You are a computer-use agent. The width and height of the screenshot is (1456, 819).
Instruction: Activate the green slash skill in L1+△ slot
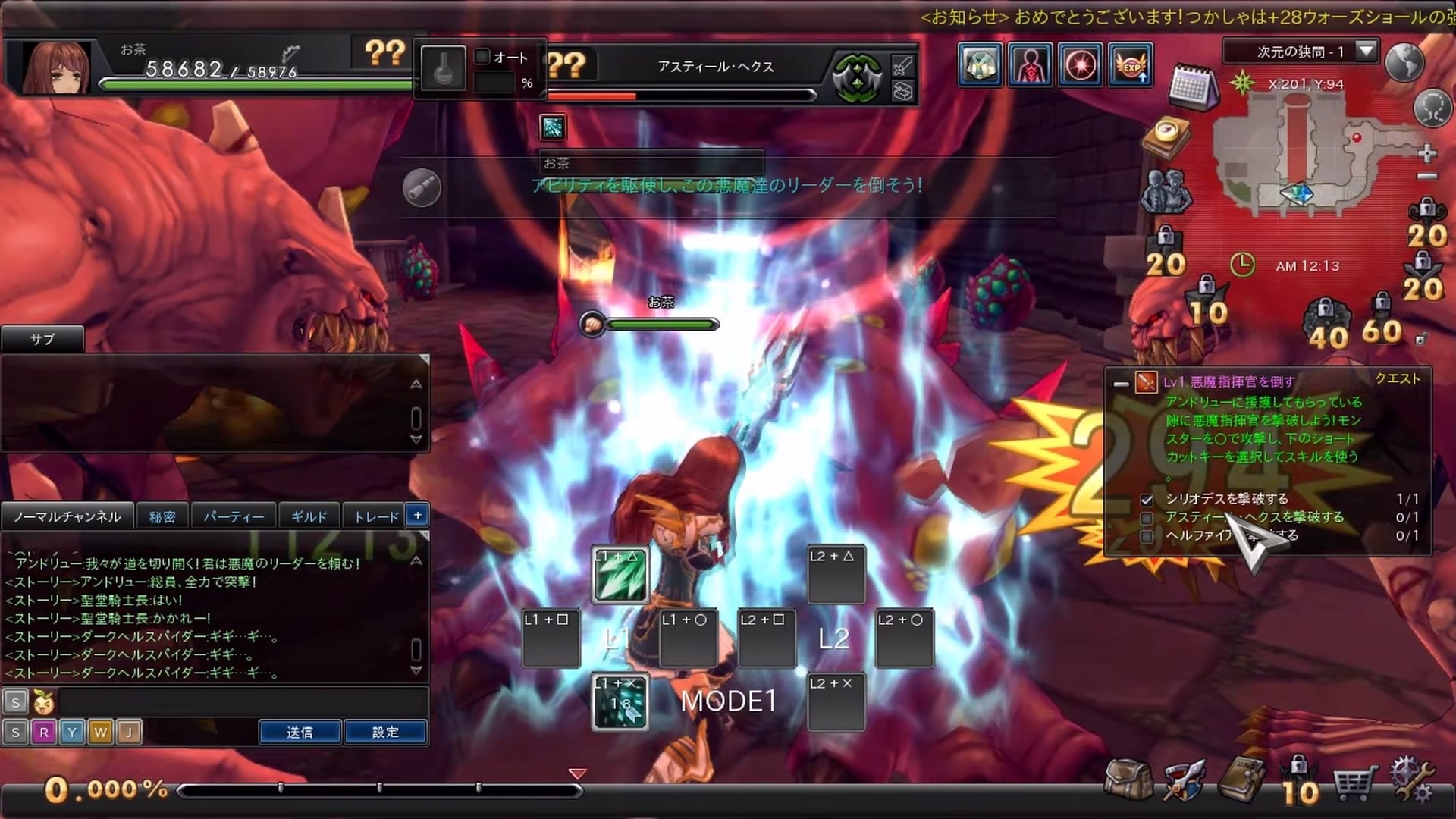(x=620, y=576)
